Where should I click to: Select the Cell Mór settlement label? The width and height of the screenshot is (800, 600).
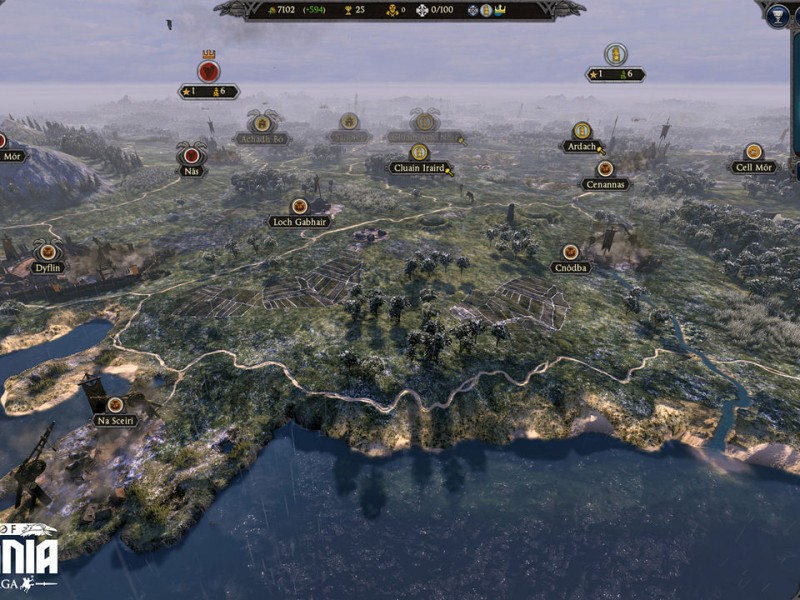(753, 167)
